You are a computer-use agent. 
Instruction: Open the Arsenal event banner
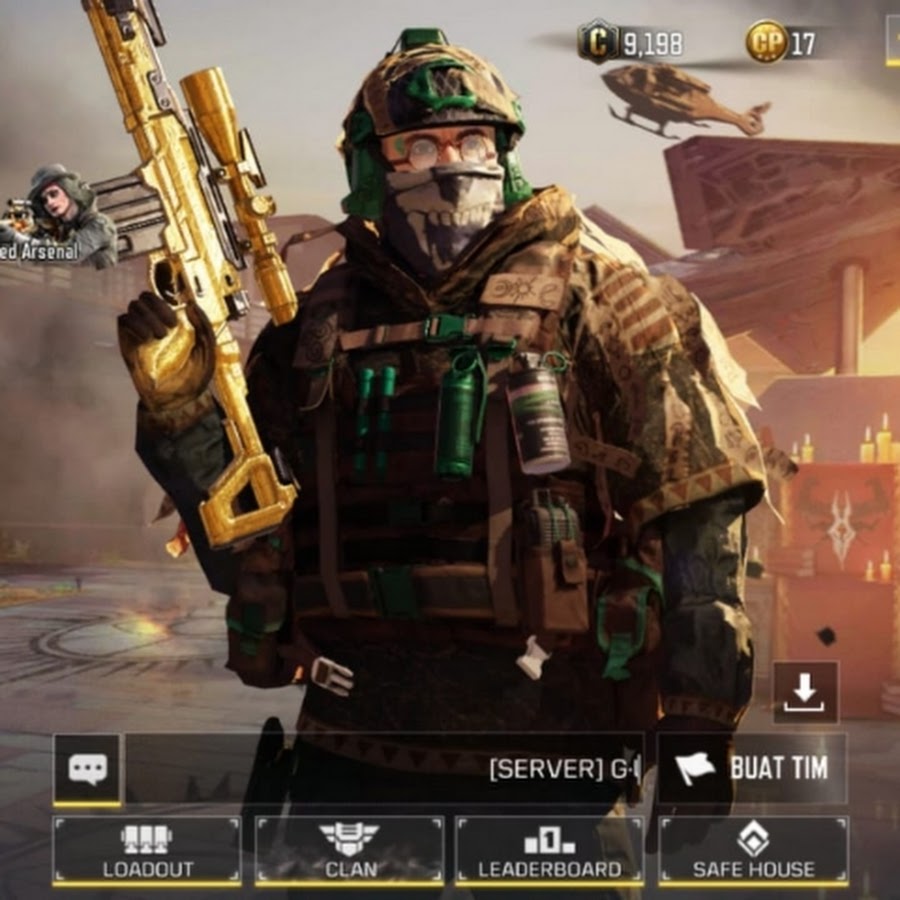point(58,217)
